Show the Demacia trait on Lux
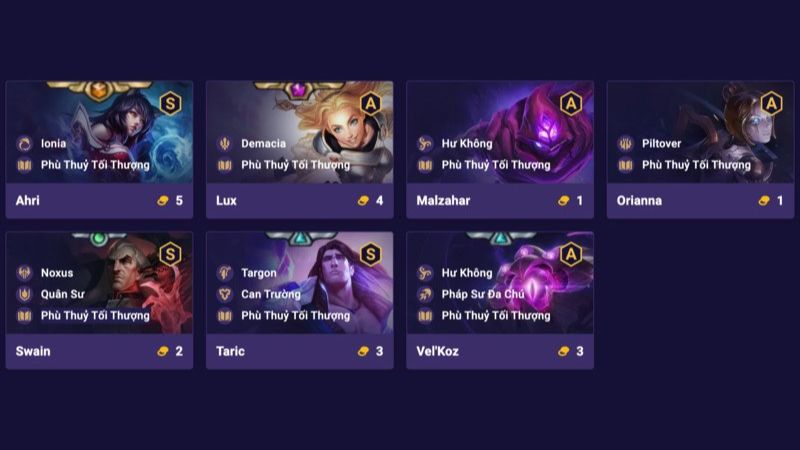800x450 pixels. click(x=263, y=143)
